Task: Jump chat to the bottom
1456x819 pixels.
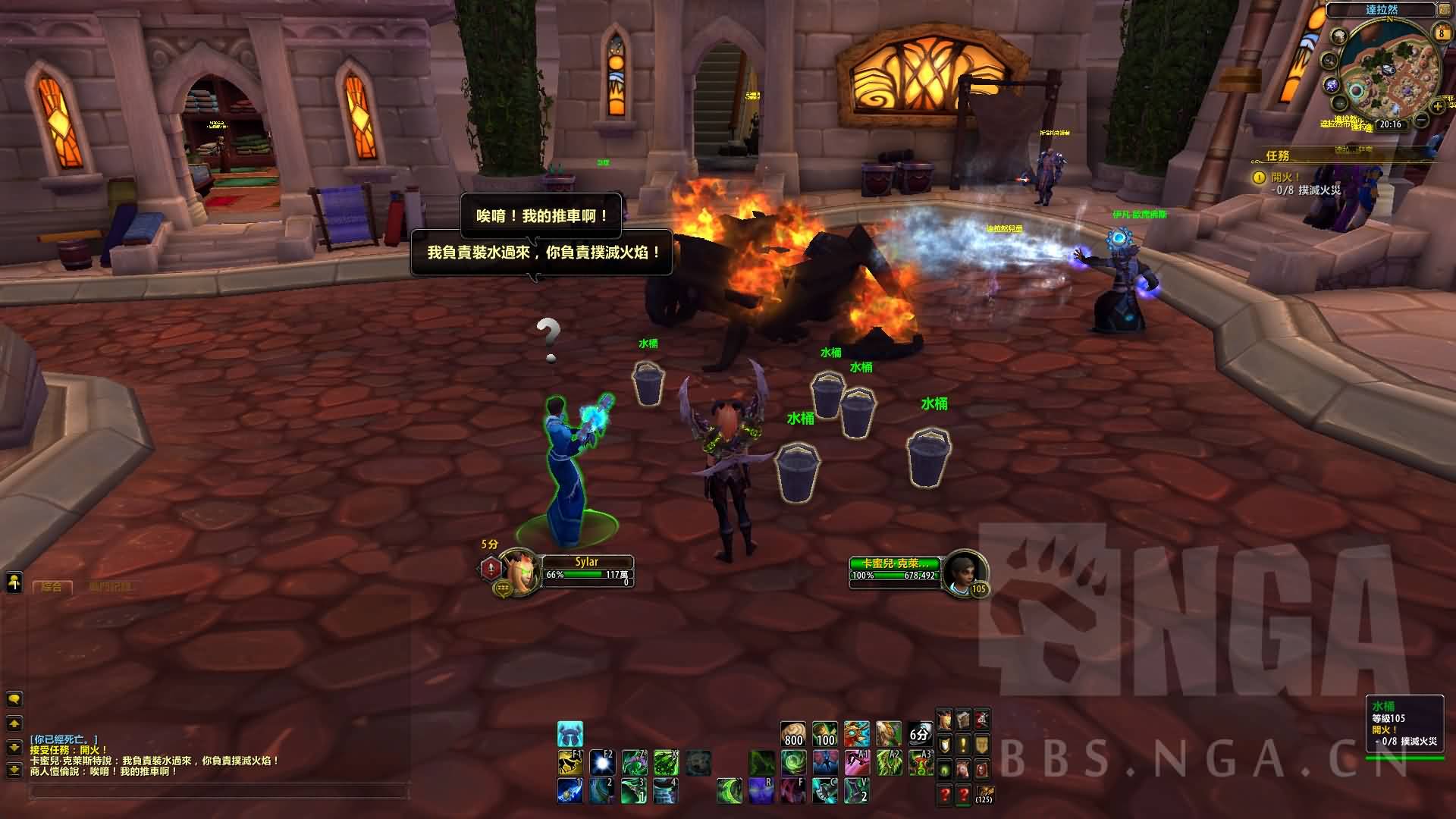Action: (x=14, y=771)
